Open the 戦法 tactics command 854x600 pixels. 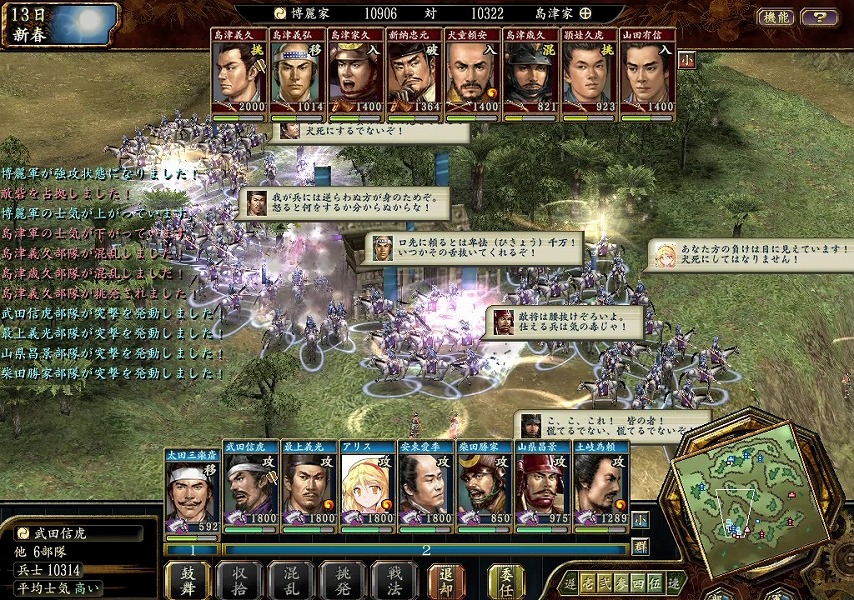tap(393, 579)
